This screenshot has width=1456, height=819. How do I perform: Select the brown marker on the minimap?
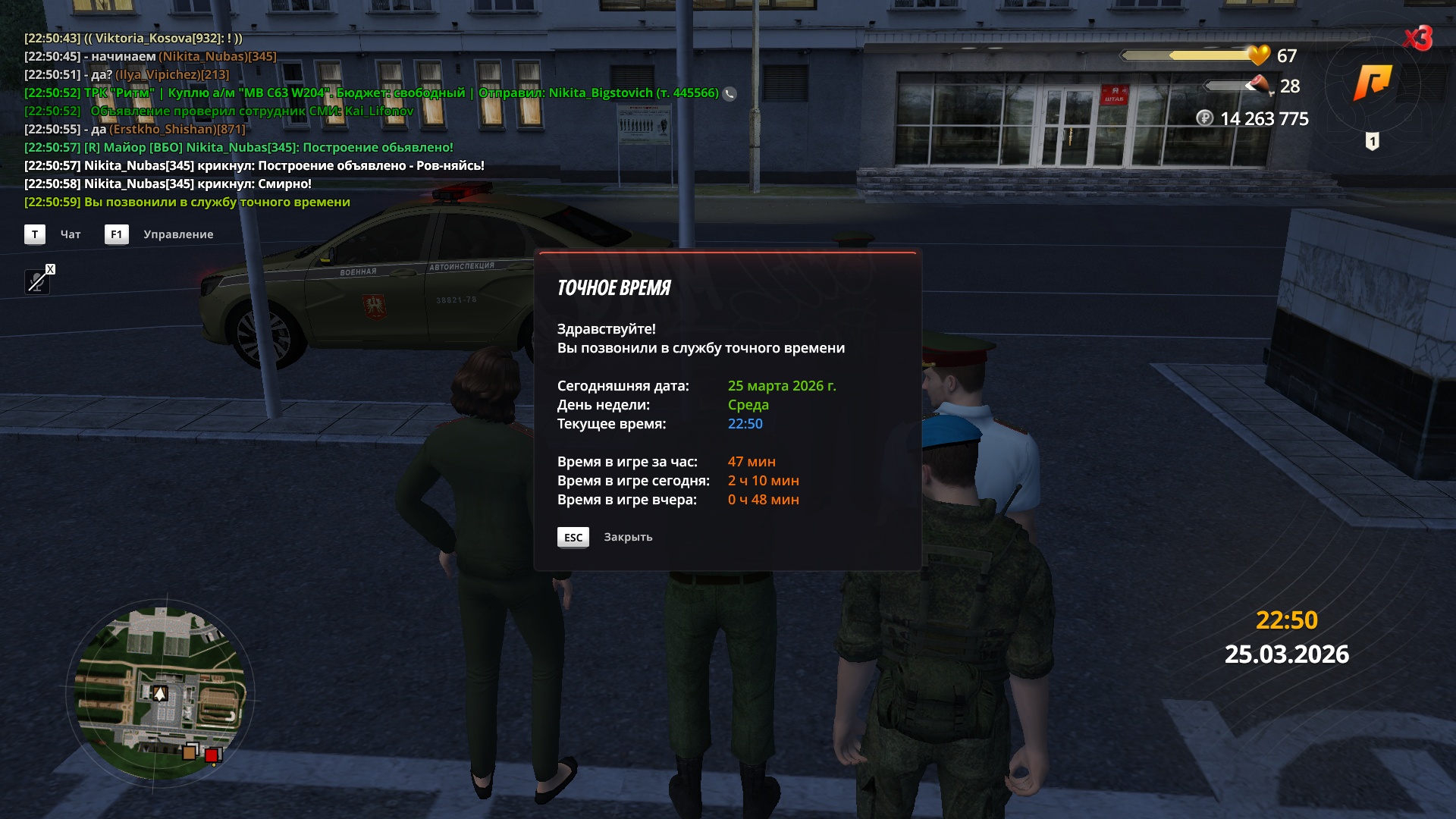[189, 753]
